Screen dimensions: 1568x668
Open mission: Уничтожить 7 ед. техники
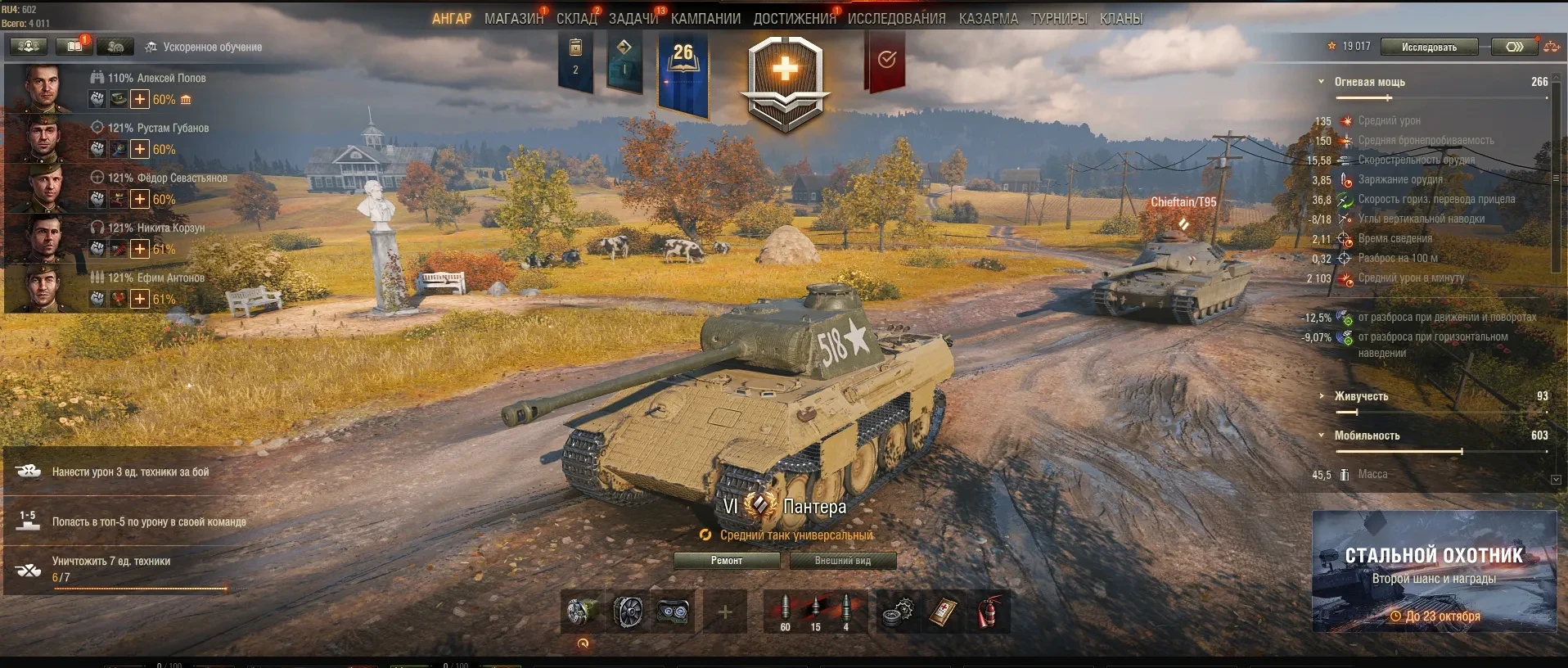pos(115,568)
